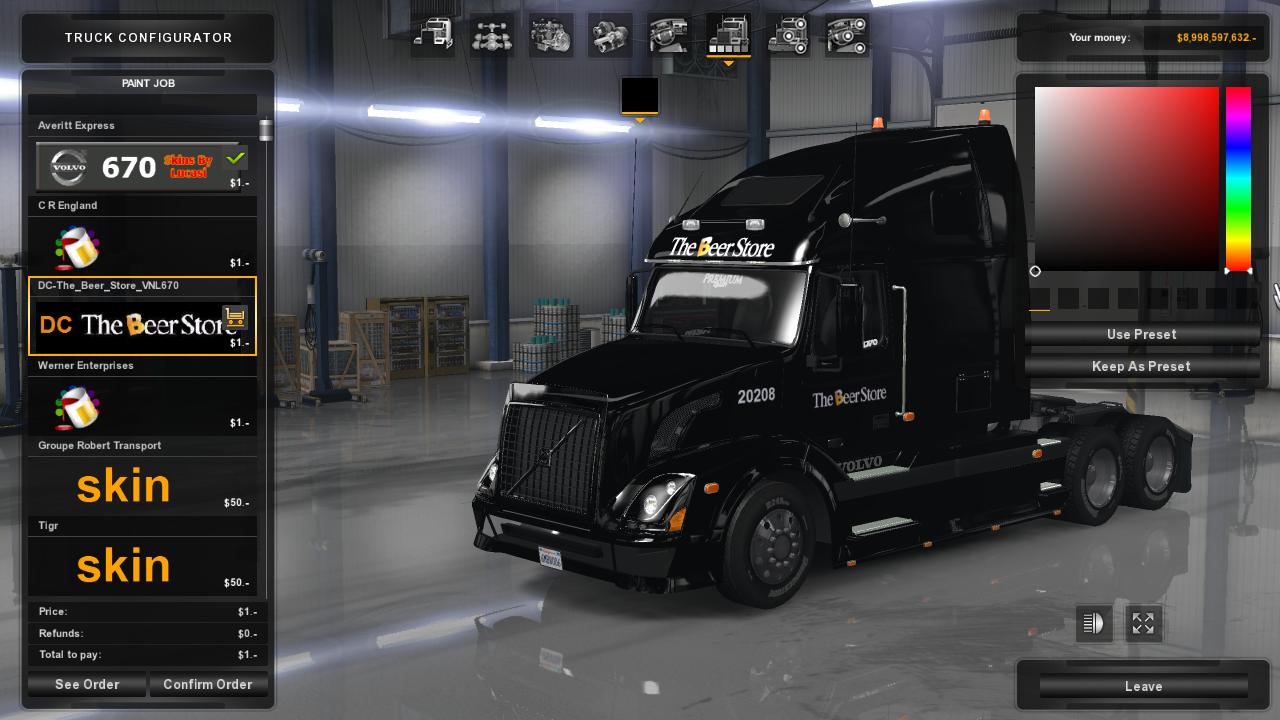The image size is (1280, 720).
Task: Apply the Use Preset button
Action: pyautogui.click(x=1141, y=334)
